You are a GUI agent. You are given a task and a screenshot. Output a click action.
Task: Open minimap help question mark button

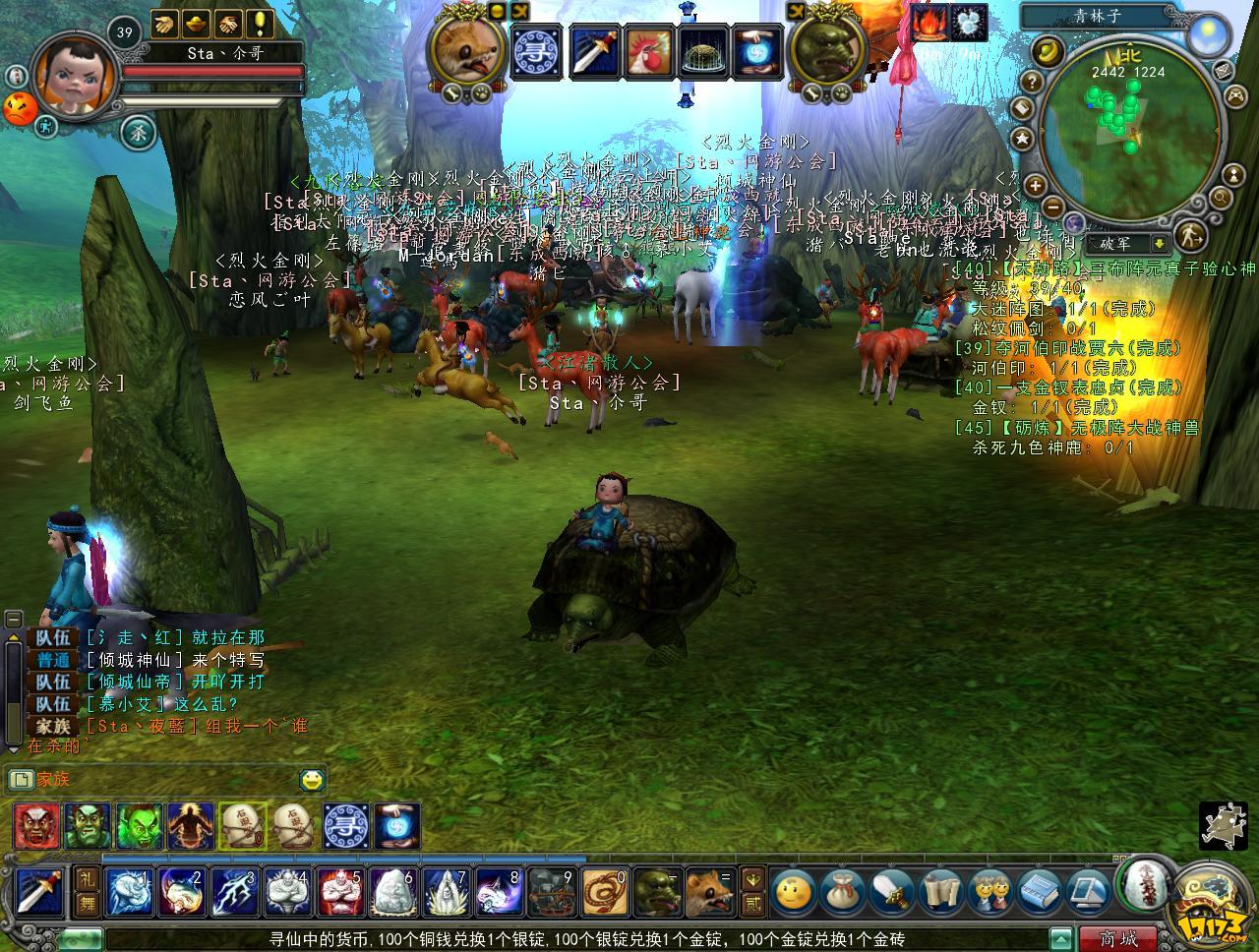tap(1032, 81)
